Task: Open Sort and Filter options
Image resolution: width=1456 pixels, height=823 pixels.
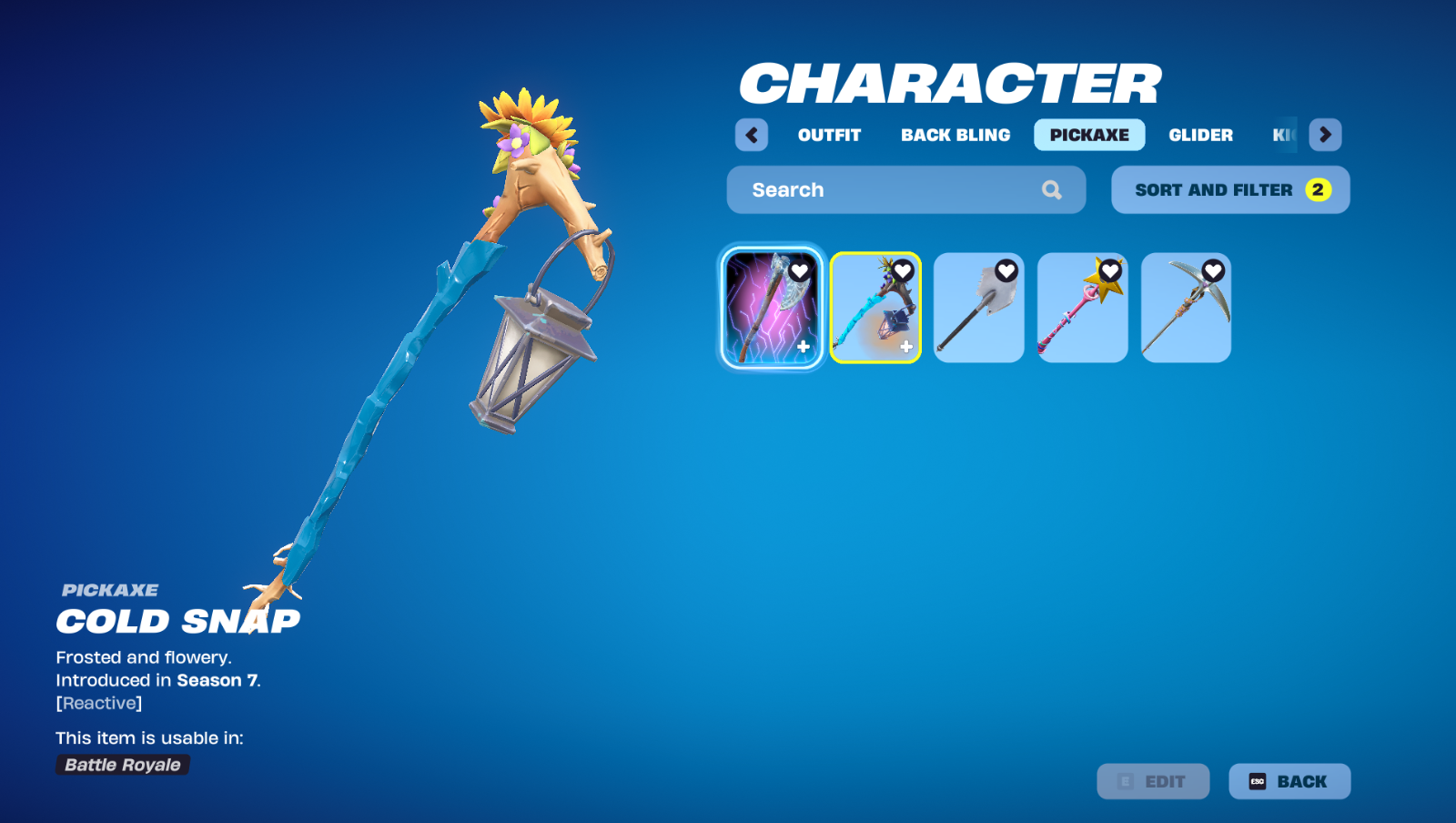Action: click(1229, 189)
